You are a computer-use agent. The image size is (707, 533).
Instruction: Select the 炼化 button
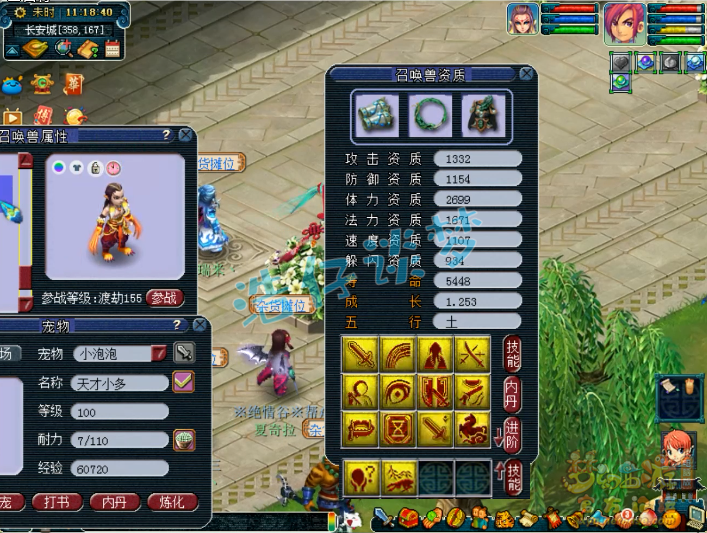(172, 502)
